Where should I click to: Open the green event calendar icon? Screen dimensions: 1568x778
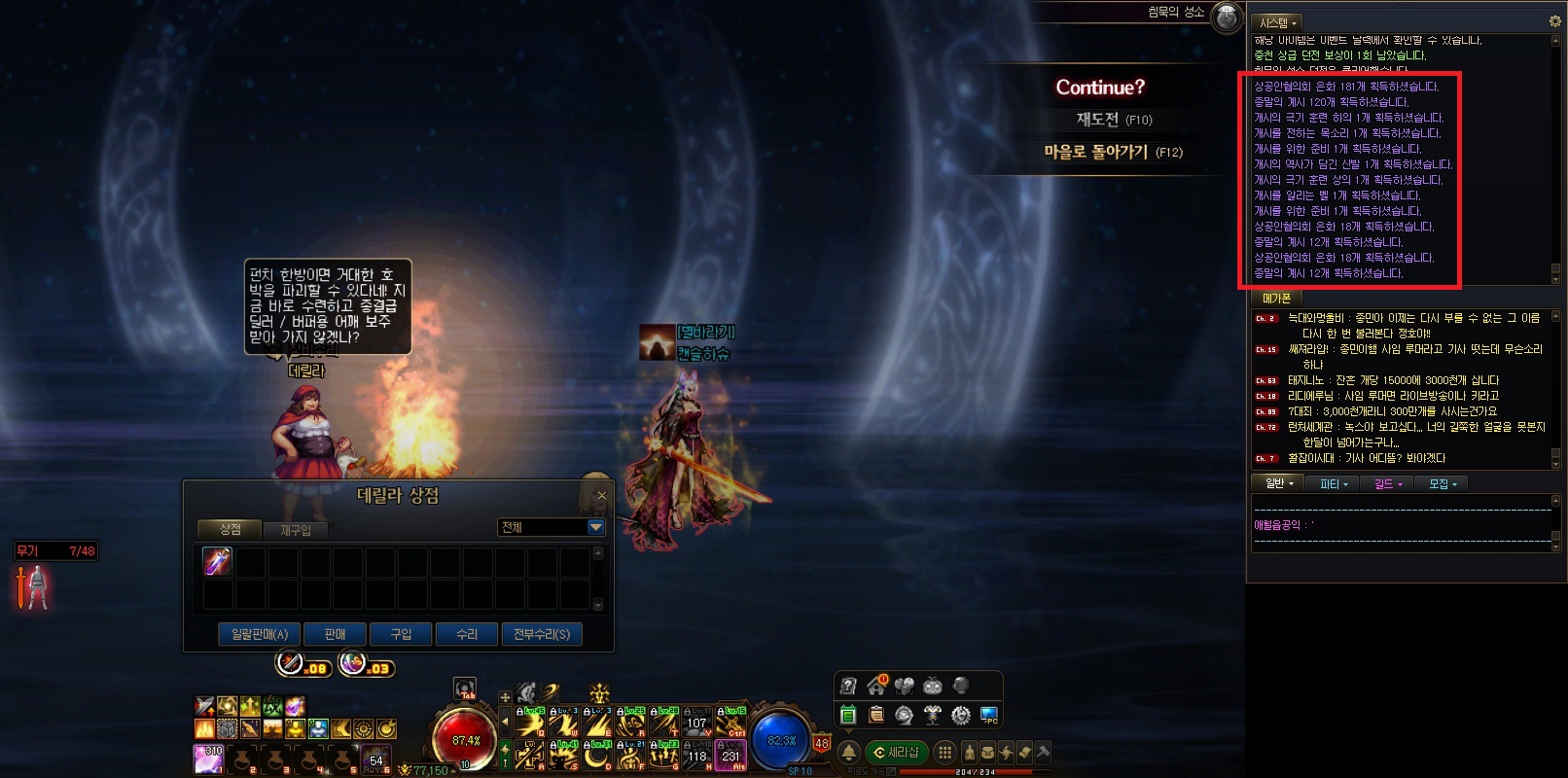click(x=847, y=716)
